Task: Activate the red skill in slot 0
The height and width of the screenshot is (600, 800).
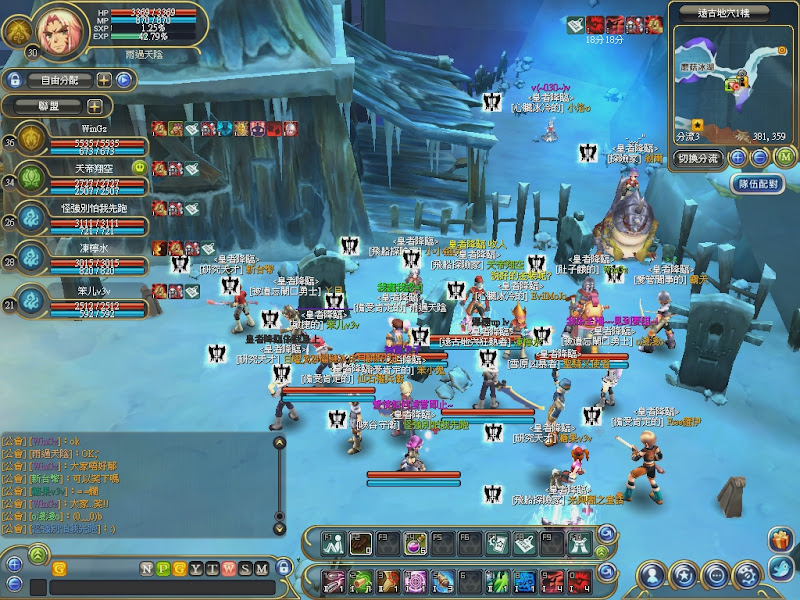Action: click(x=580, y=580)
